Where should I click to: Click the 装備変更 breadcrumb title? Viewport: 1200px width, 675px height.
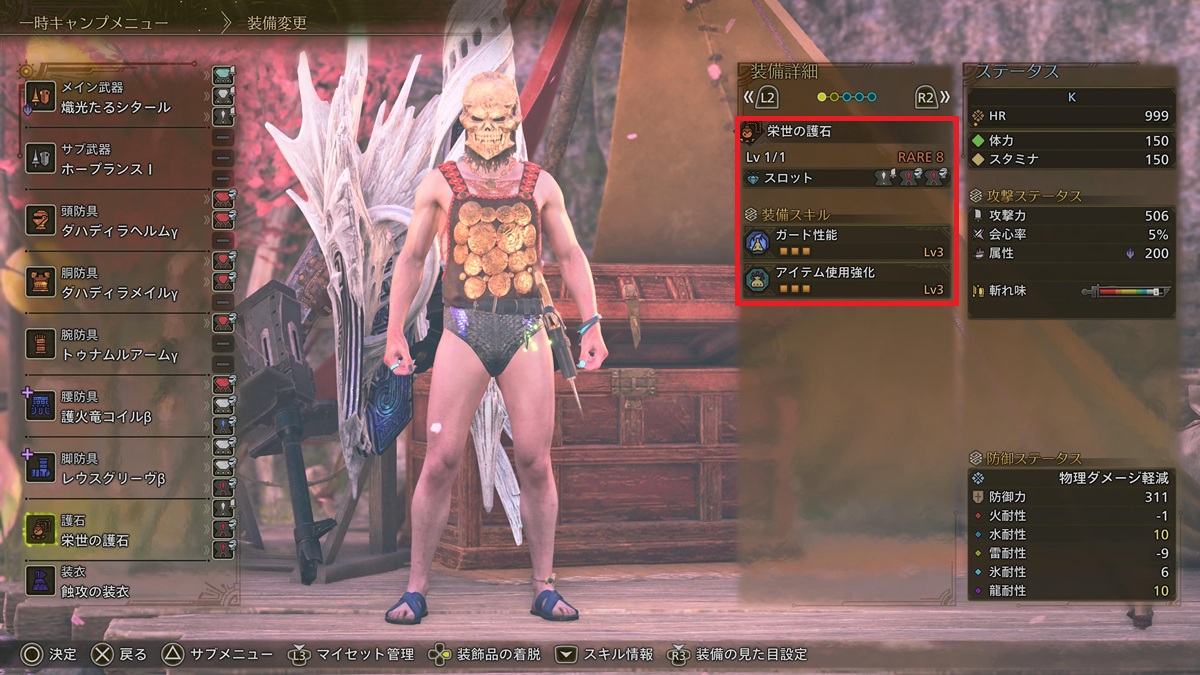277,22
